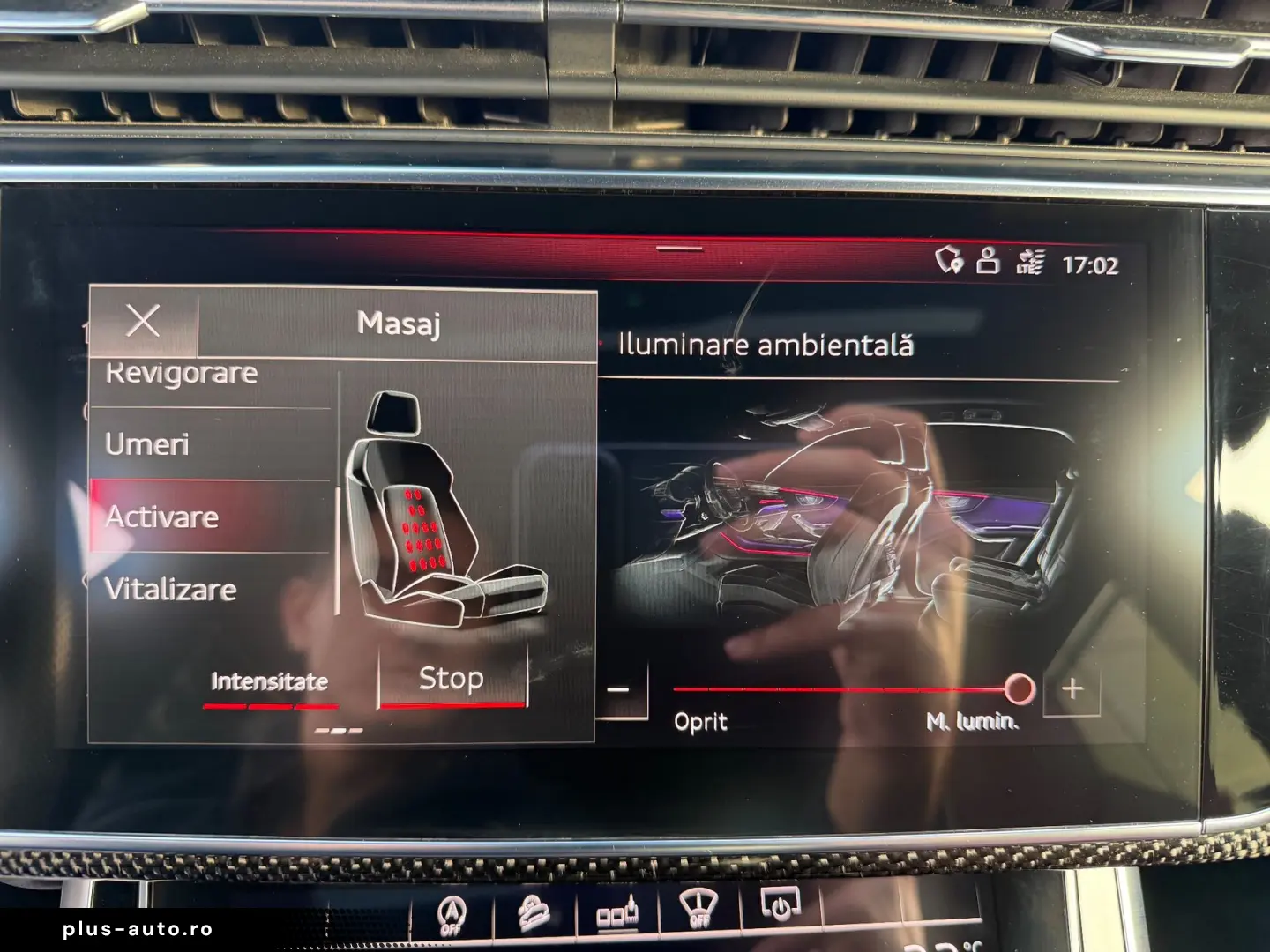Close the Masaj popup with the X

(144, 321)
